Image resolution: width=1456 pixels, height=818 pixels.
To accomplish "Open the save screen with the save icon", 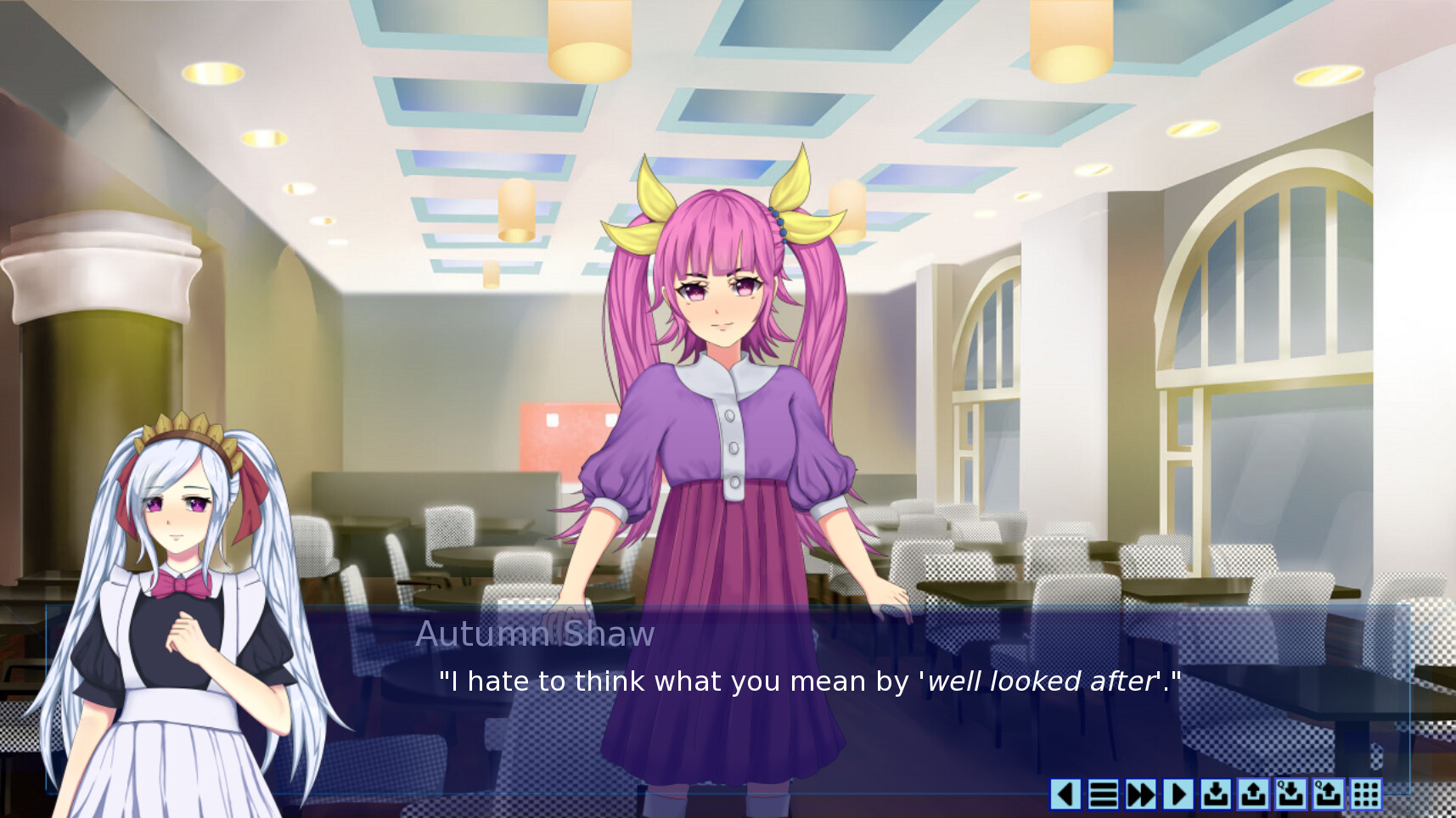I will point(1216,795).
